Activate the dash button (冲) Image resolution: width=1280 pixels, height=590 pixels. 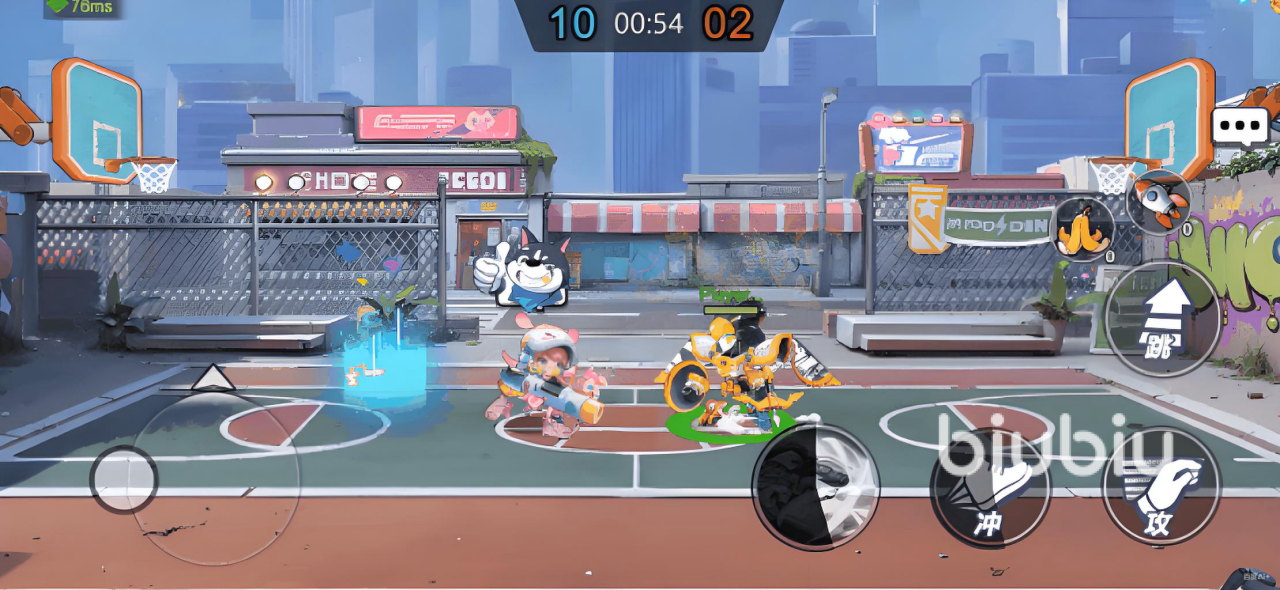click(990, 487)
